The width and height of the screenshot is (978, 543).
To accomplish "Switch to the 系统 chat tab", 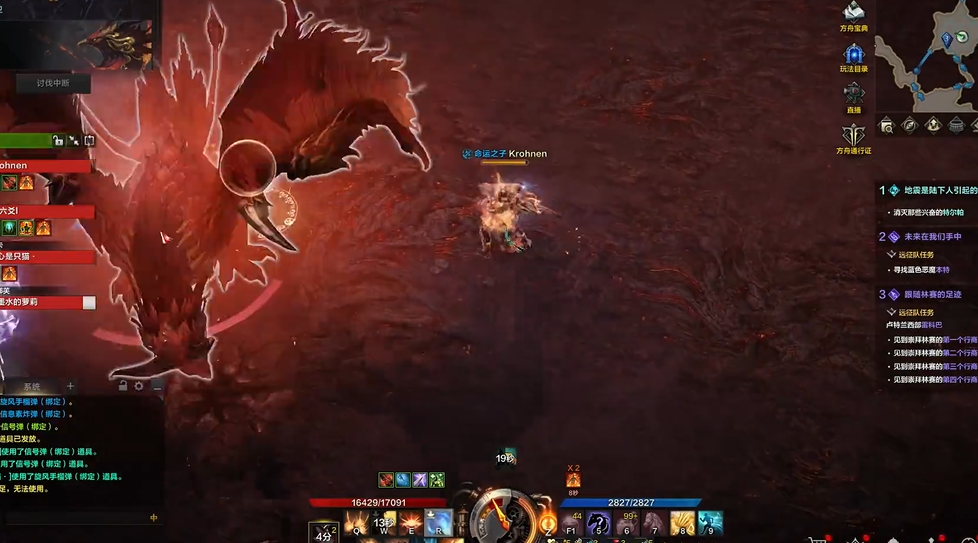I will pyautogui.click(x=32, y=387).
